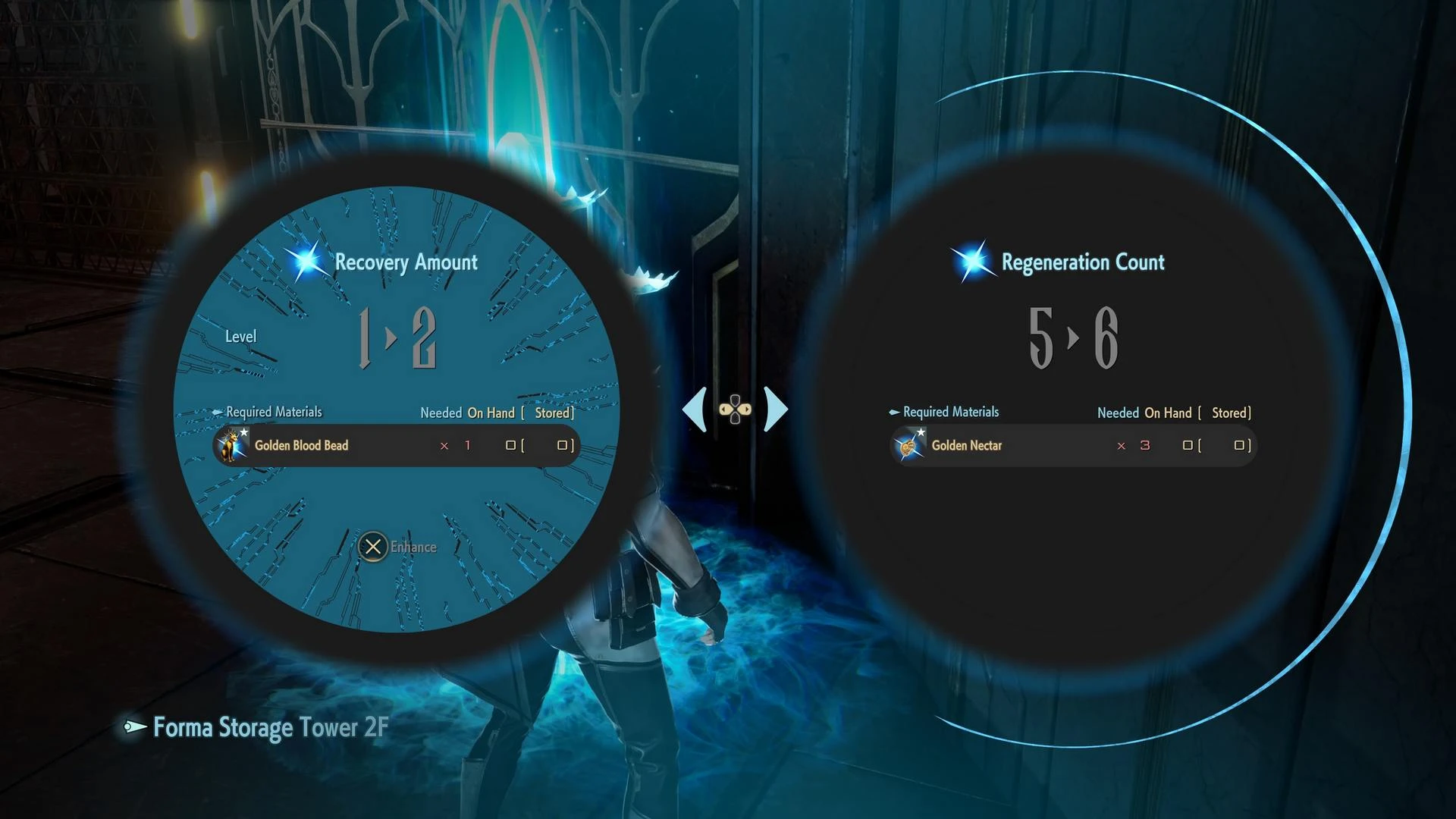Toggle the On Hand checkbox for Golden Blood Bead
Viewport: 1456px width, 819px height.
coord(510,446)
